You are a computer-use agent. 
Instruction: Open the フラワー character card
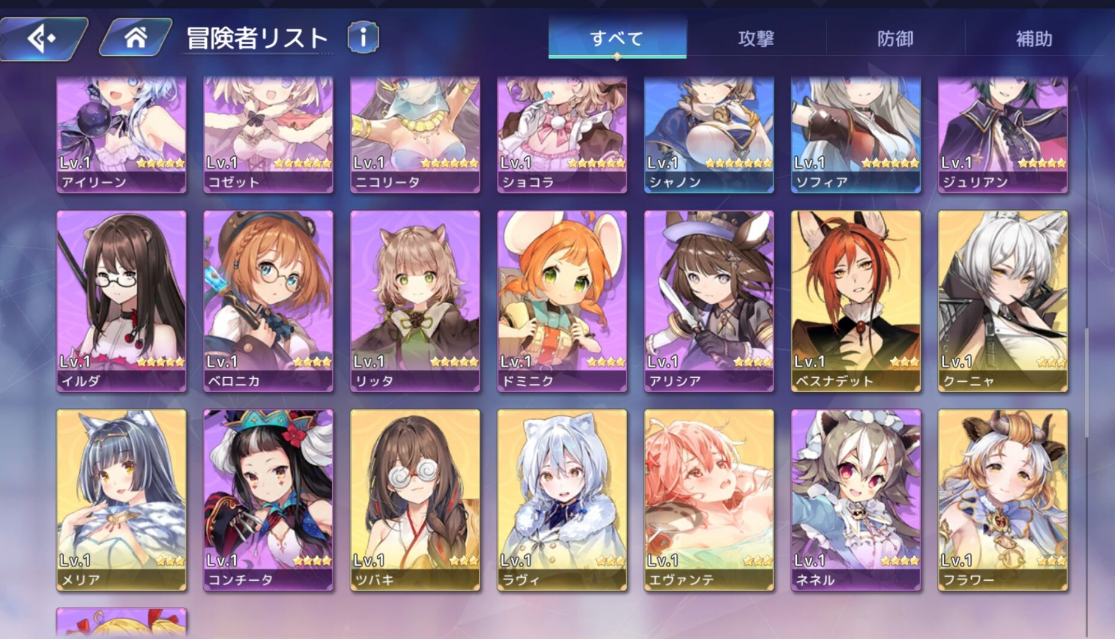pyautogui.click(x=1003, y=499)
